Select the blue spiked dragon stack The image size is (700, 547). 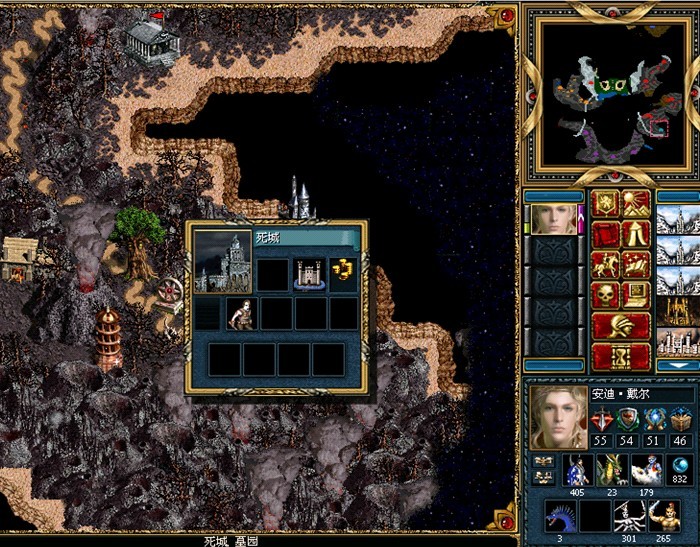pos(560,517)
